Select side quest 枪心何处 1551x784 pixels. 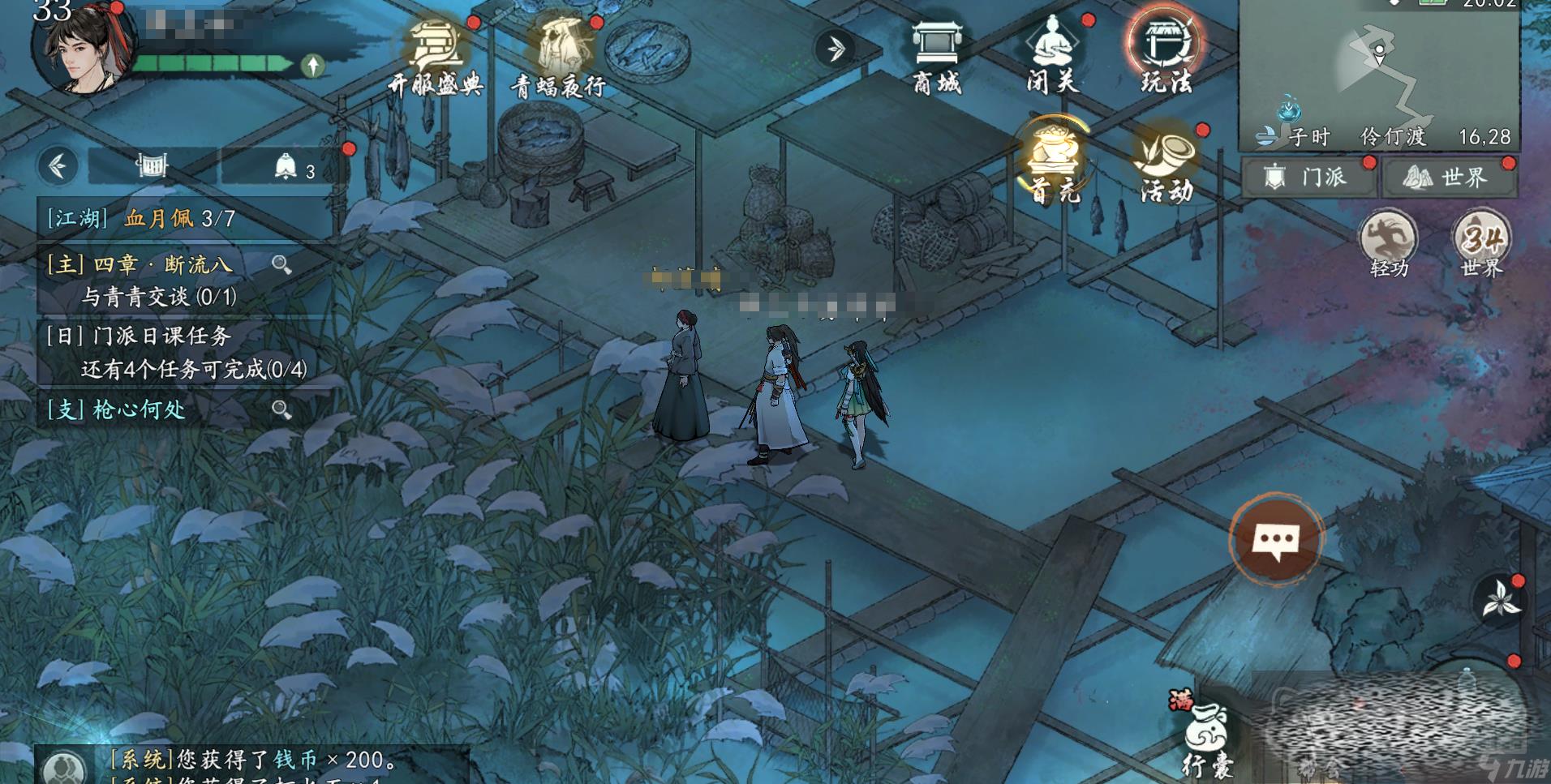tap(140, 409)
